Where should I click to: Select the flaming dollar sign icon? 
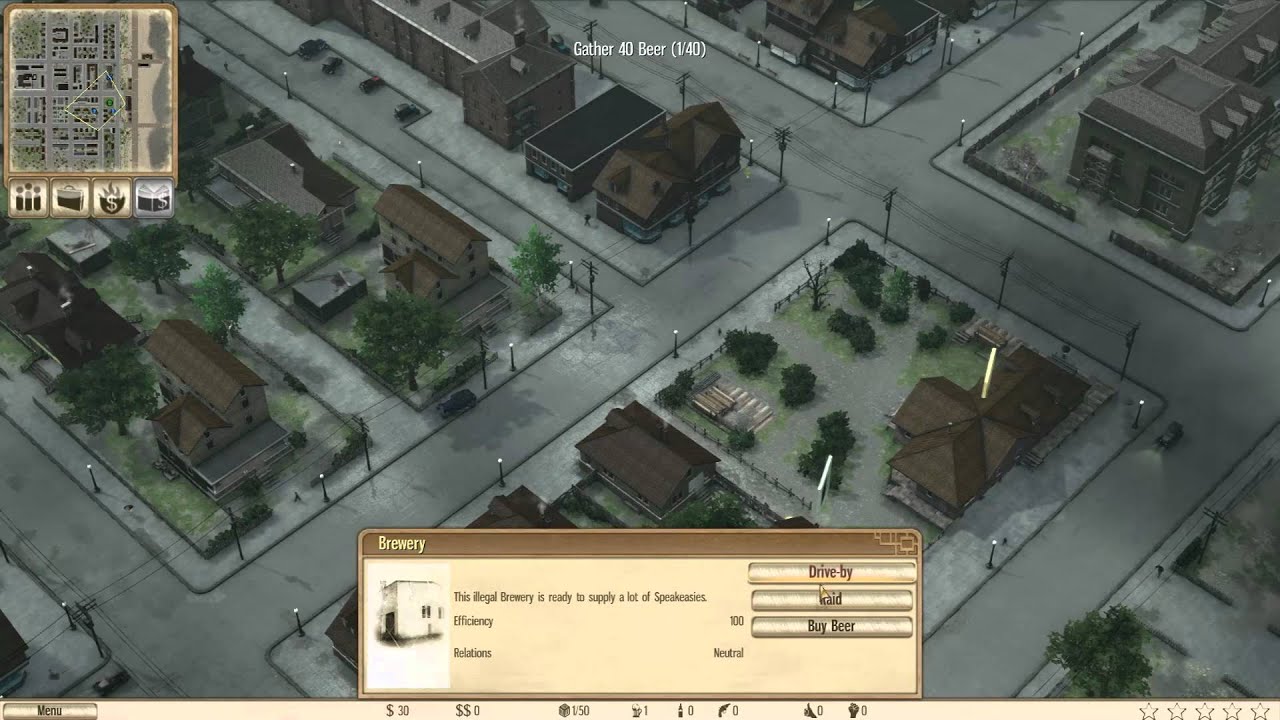point(111,198)
